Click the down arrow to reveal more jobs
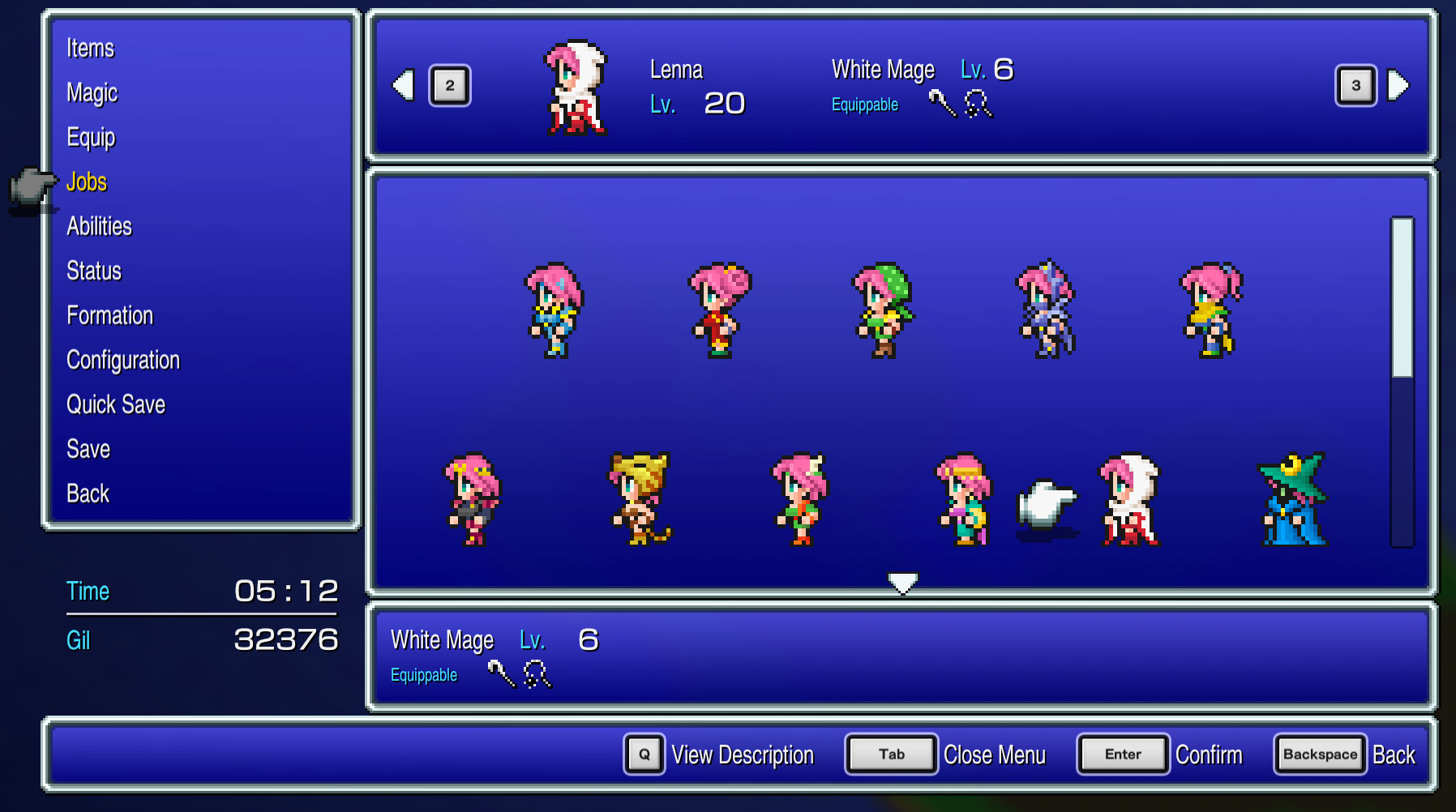Screen dimensions: 1456x812 [902, 581]
